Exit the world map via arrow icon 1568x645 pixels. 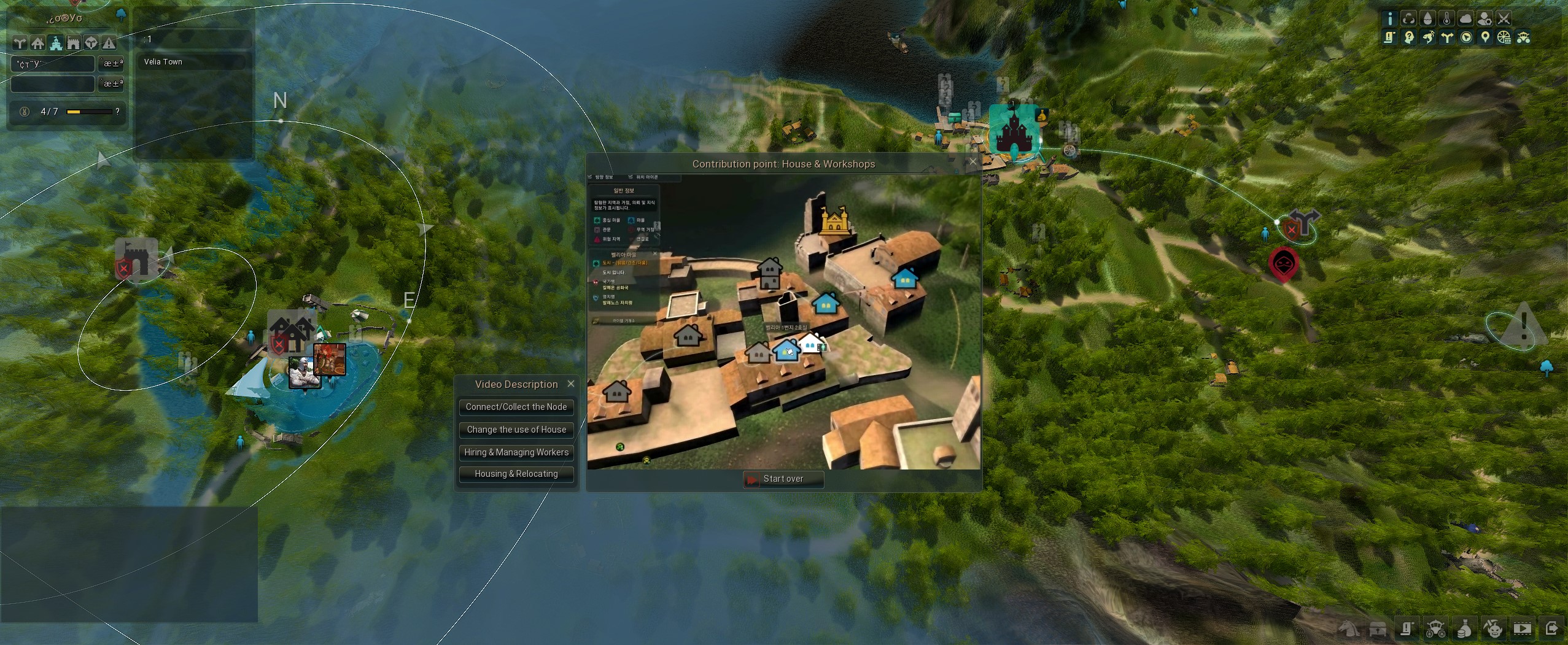1551,628
